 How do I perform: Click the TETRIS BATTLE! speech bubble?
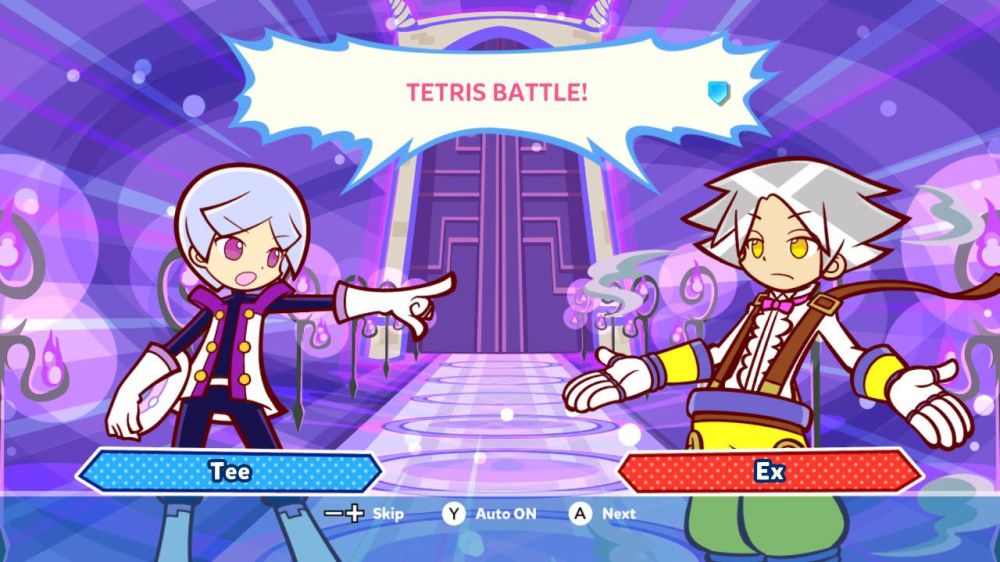[497, 95]
